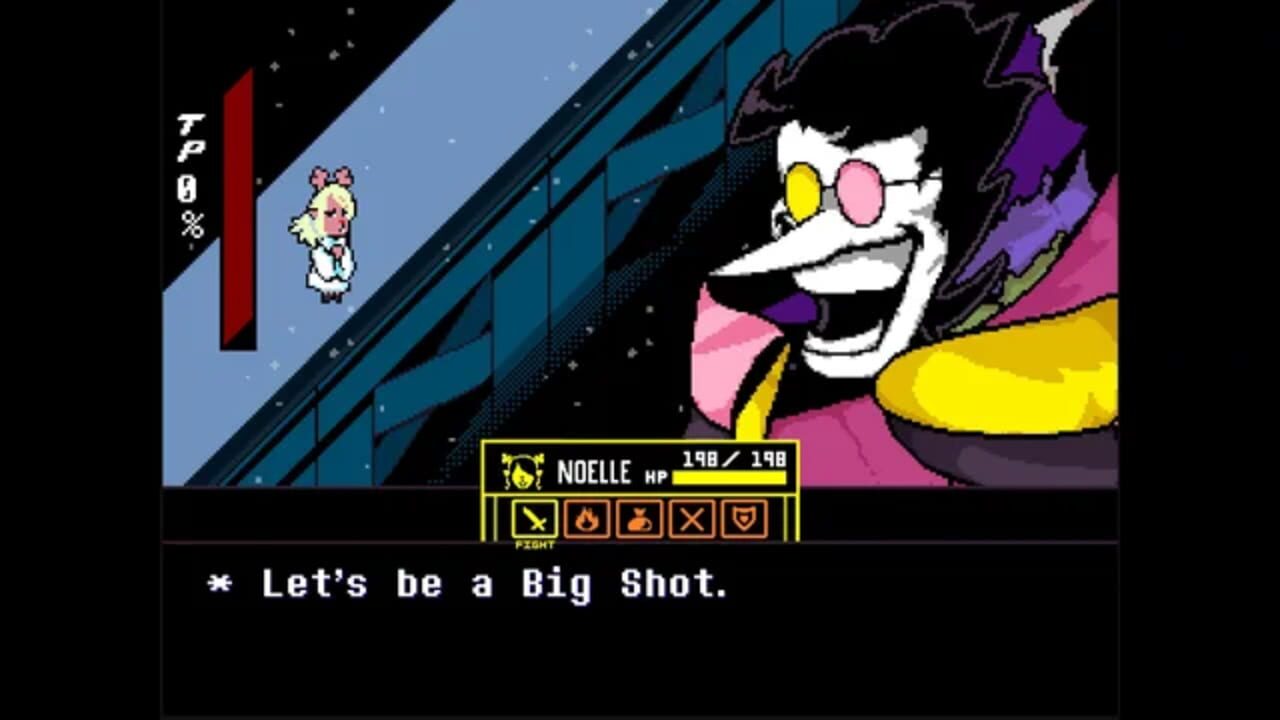Click Noelle's yellow HP bar
This screenshot has height=720, width=1280.
tap(730, 478)
